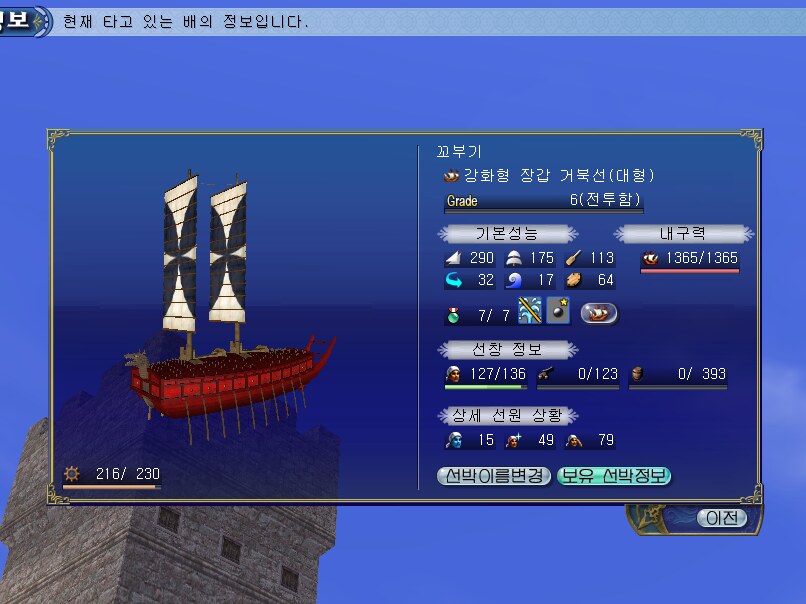The width and height of the screenshot is (806, 604).
Task: Open the 보유 선박정보 owned ships info
Action: click(614, 476)
